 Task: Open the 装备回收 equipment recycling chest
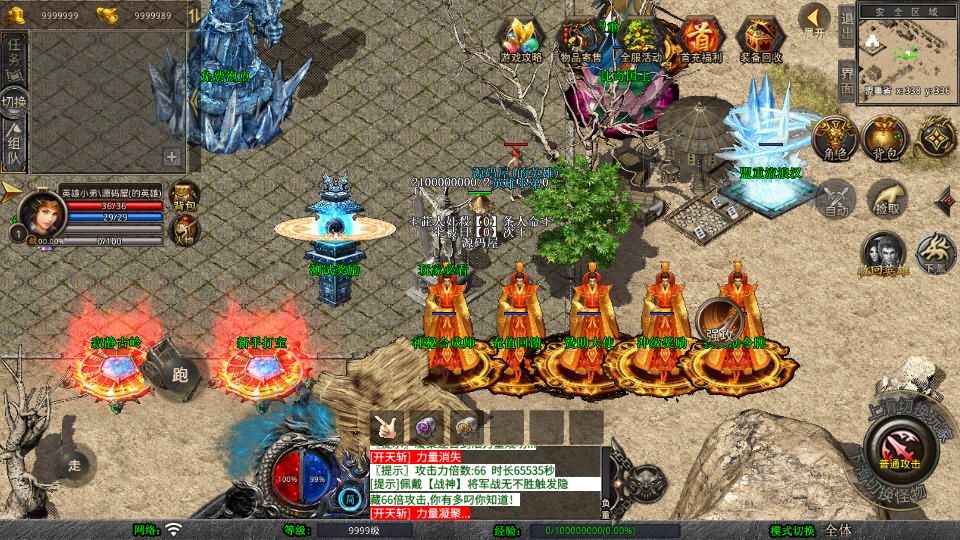pos(760,40)
